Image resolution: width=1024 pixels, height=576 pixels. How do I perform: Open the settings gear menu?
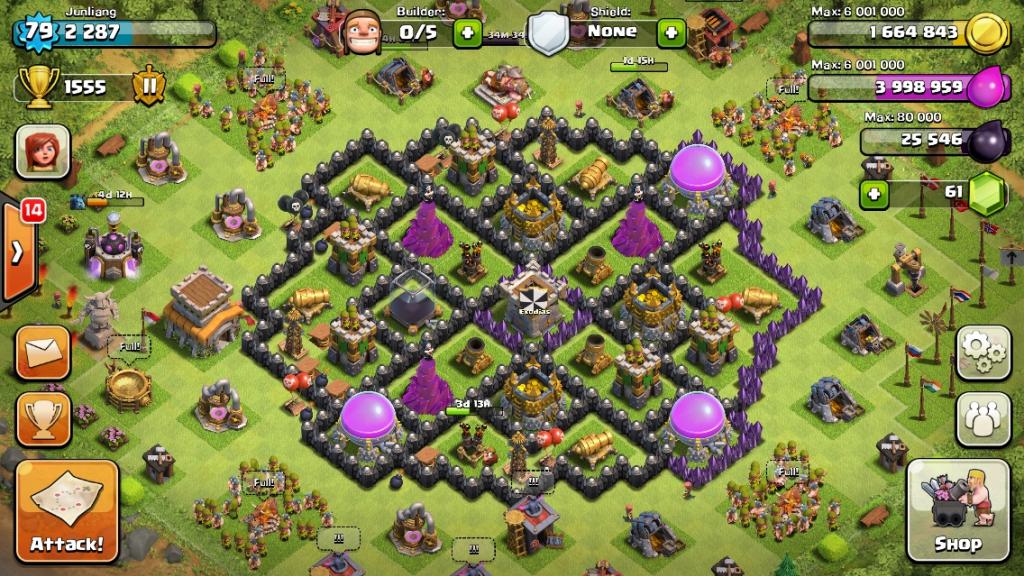[983, 352]
